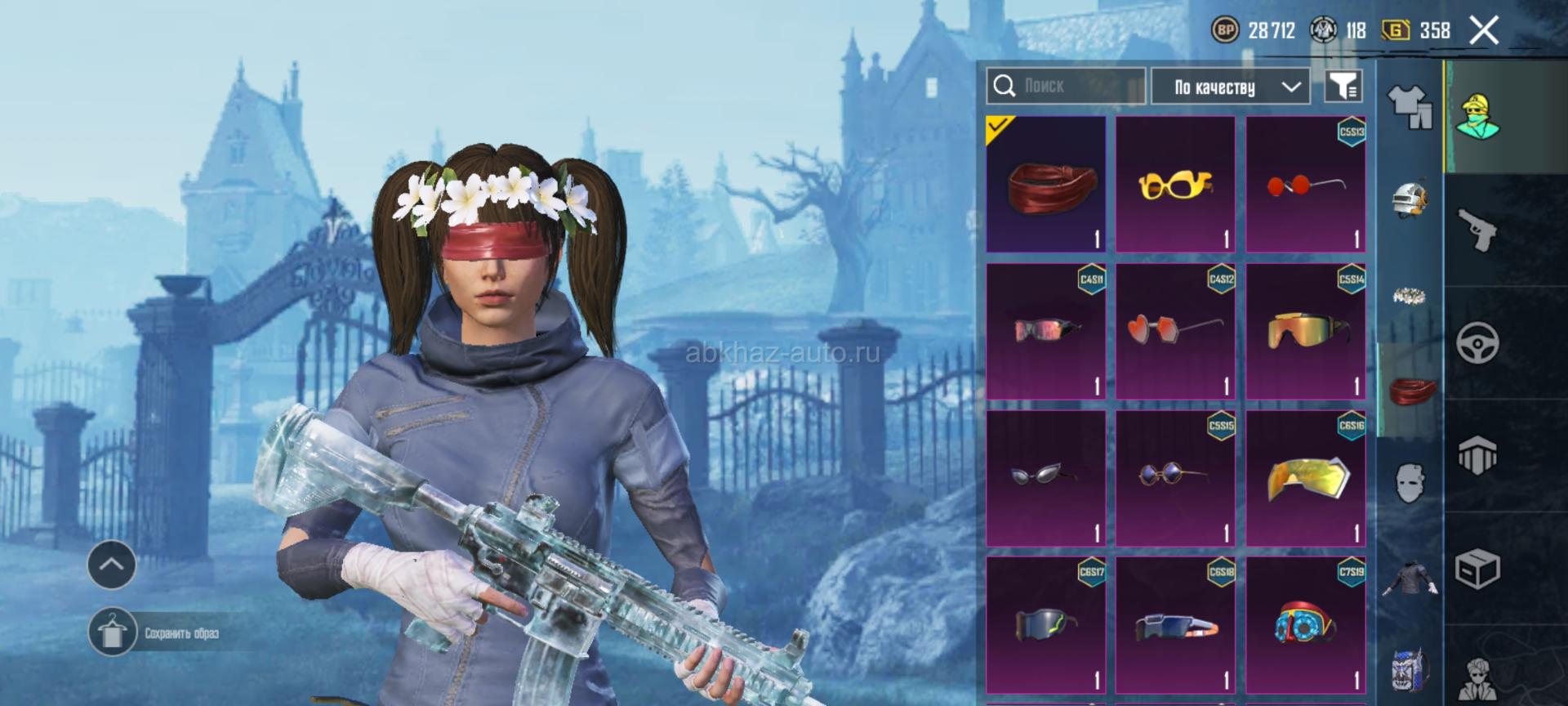Switch to the face mask category
Viewport: 1568px width, 706px height.
click(1410, 484)
